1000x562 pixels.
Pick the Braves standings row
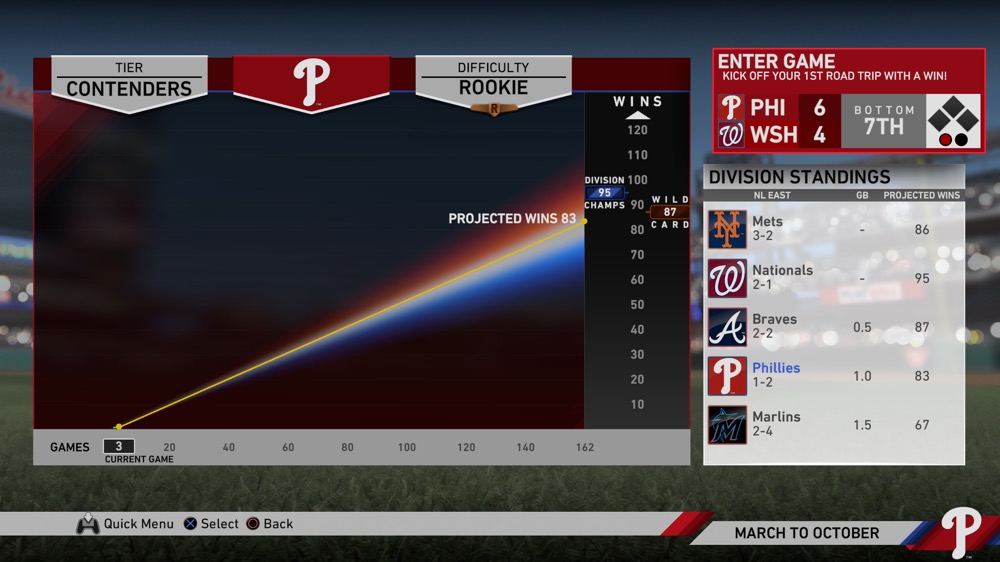[834, 327]
